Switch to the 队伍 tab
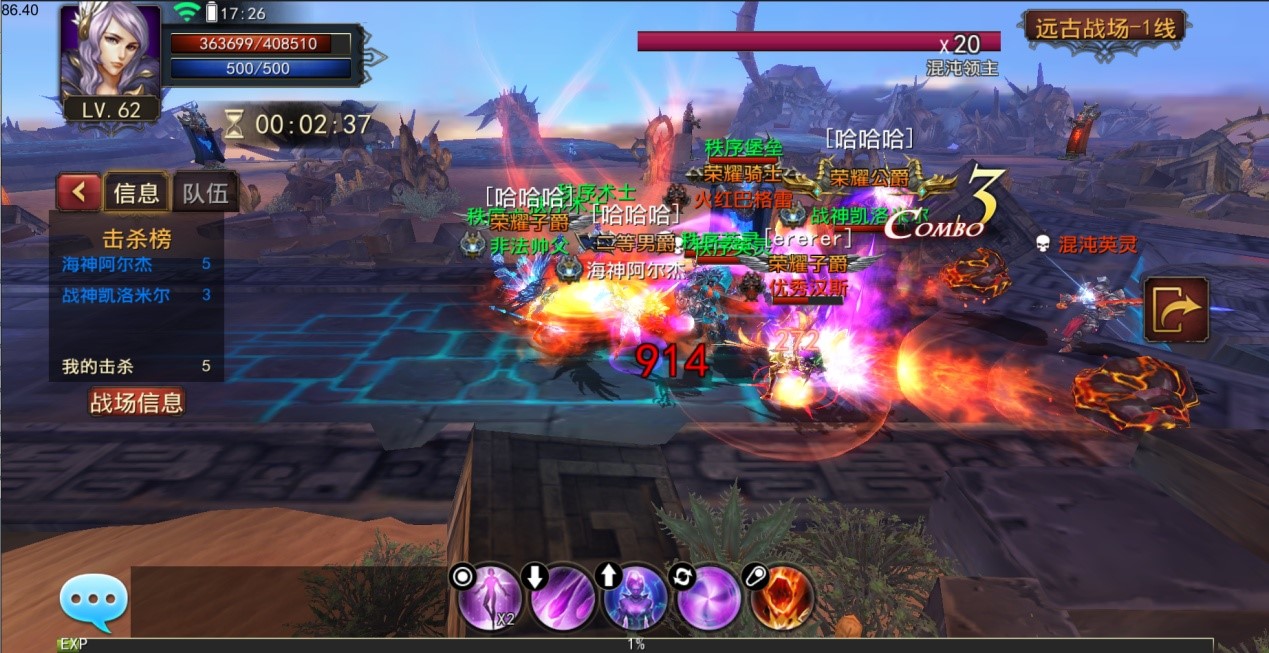The height and width of the screenshot is (653, 1269). 205,192
